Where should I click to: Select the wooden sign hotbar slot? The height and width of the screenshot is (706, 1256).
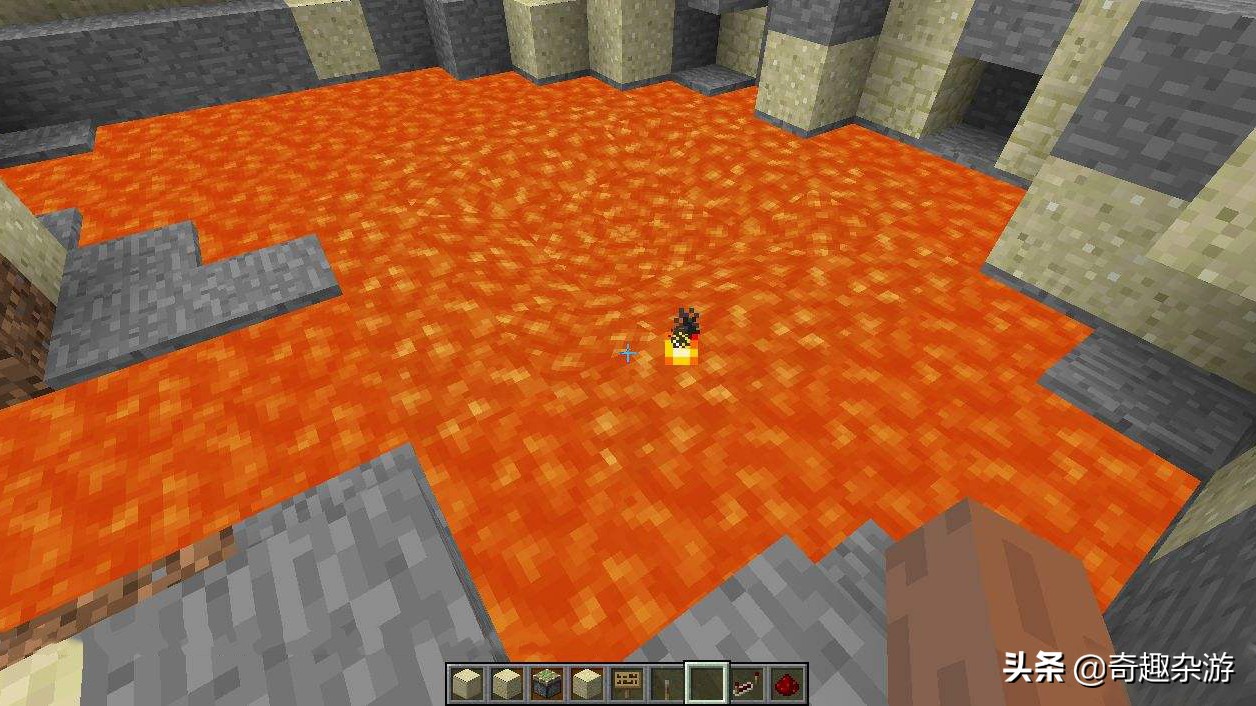626,684
